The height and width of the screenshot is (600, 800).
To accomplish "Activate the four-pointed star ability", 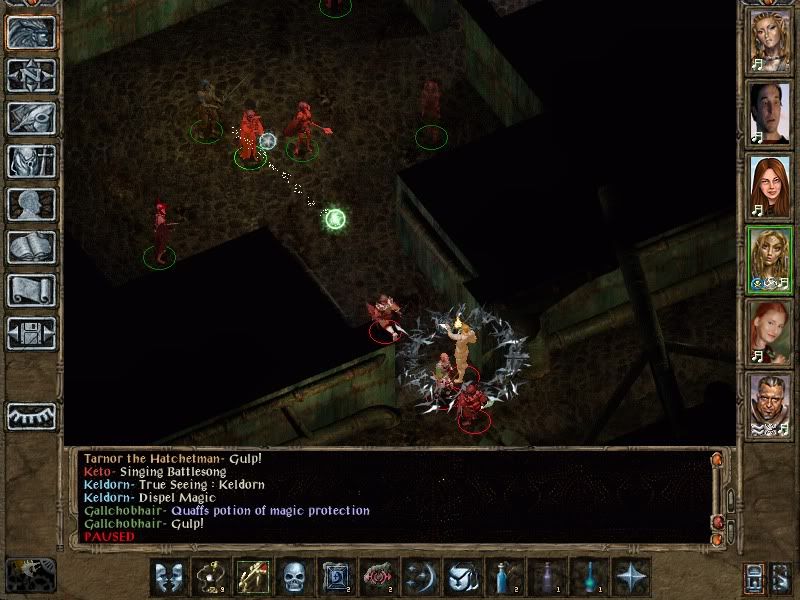I will [x=631, y=577].
